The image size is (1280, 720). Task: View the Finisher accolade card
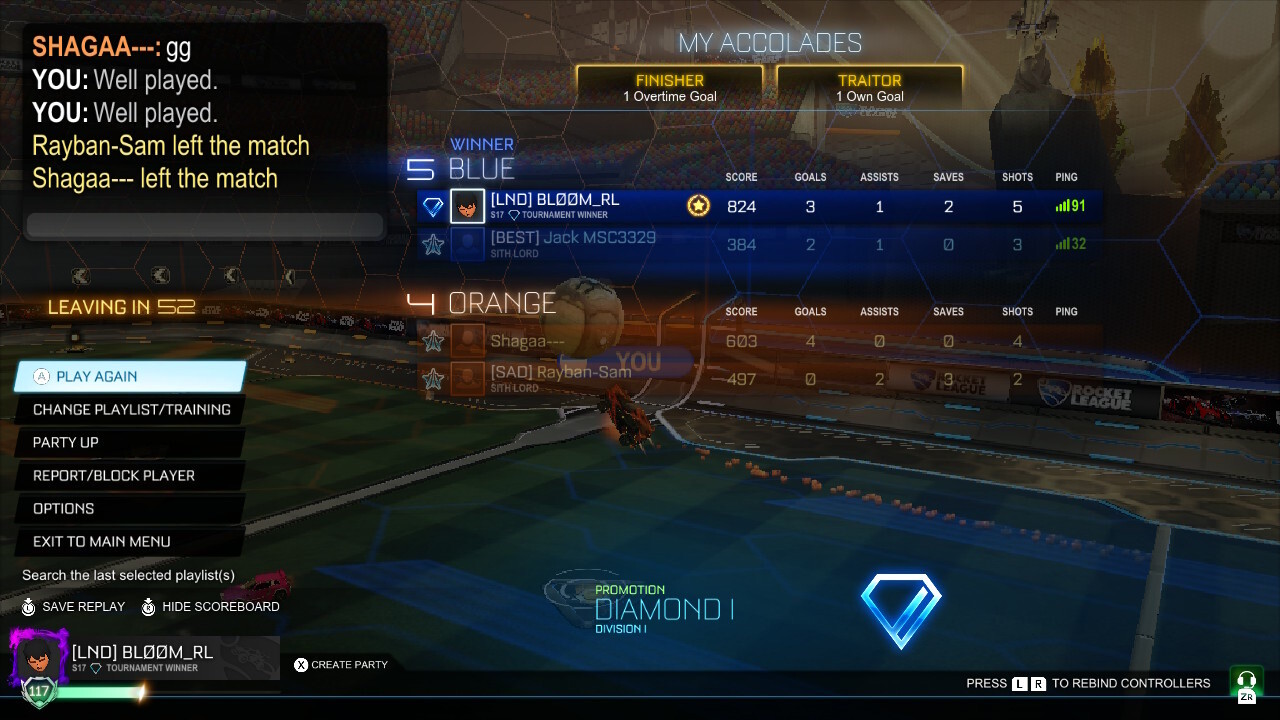pos(669,88)
